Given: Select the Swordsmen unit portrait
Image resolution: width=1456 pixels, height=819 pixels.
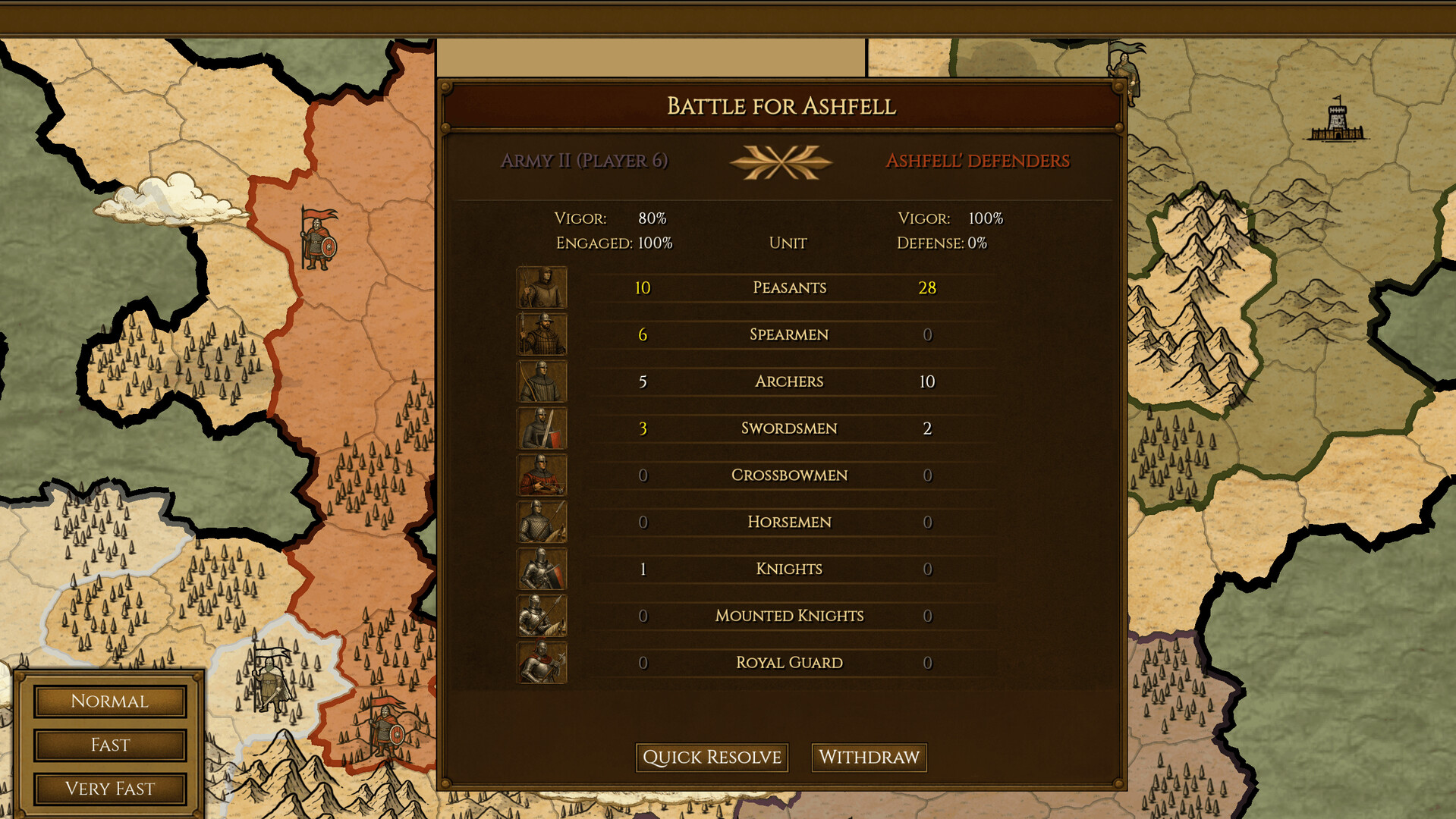Looking at the screenshot, I should [x=541, y=428].
